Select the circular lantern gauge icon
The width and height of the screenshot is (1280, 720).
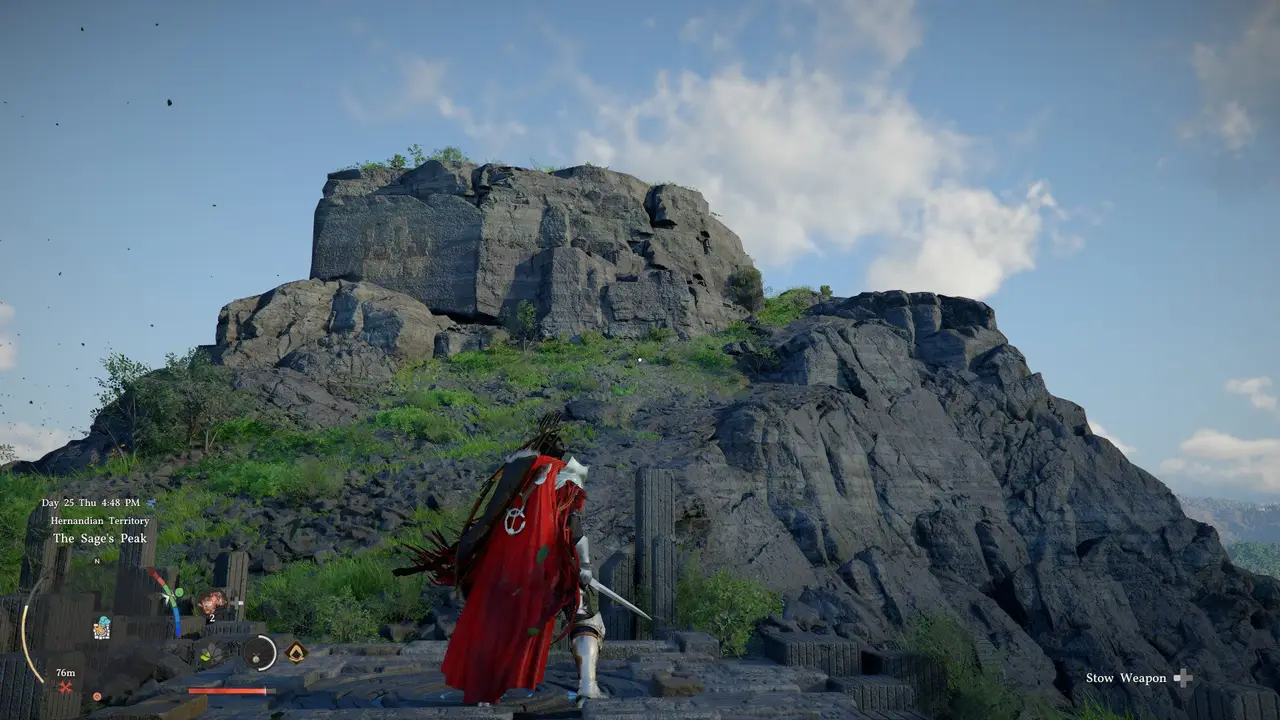[259, 653]
